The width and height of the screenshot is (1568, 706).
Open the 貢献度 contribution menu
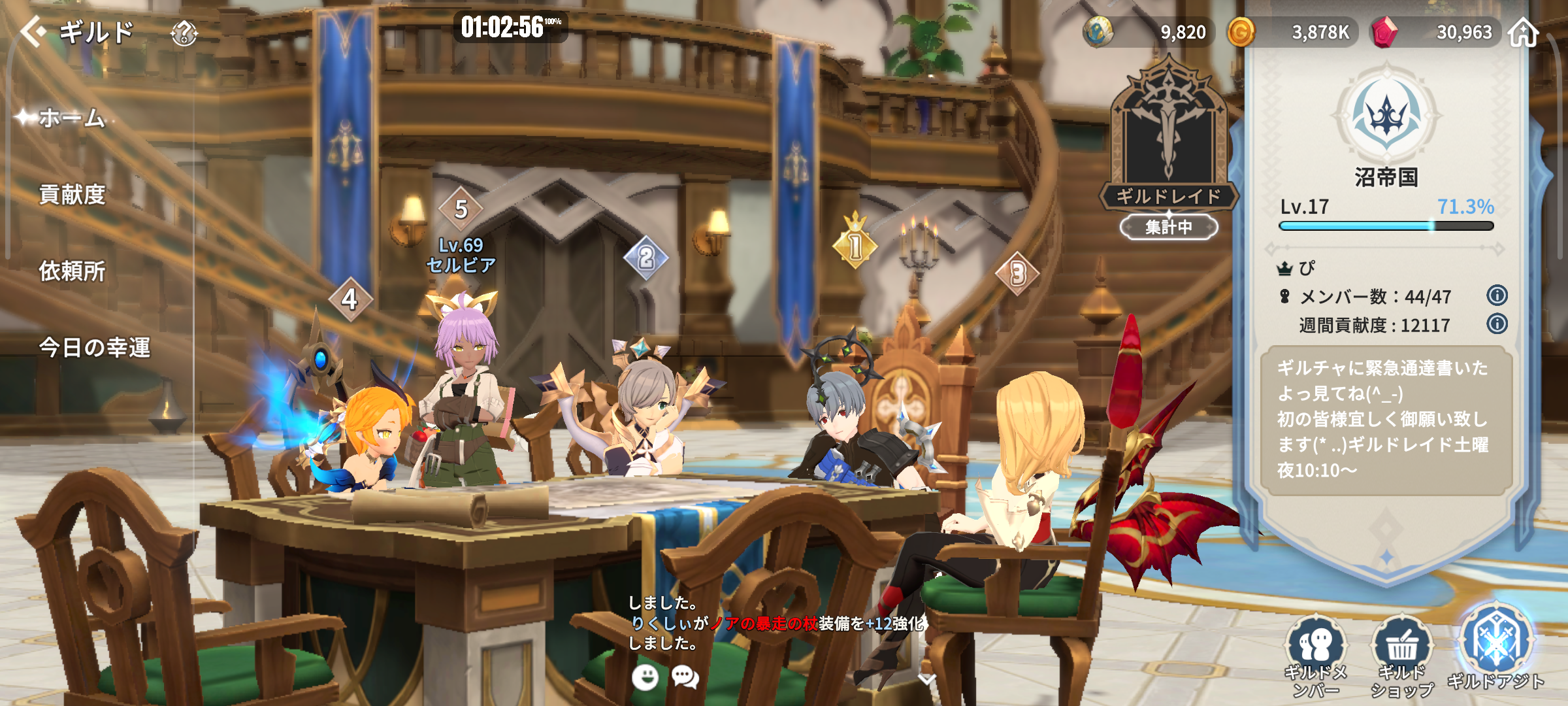tap(72, 195)
